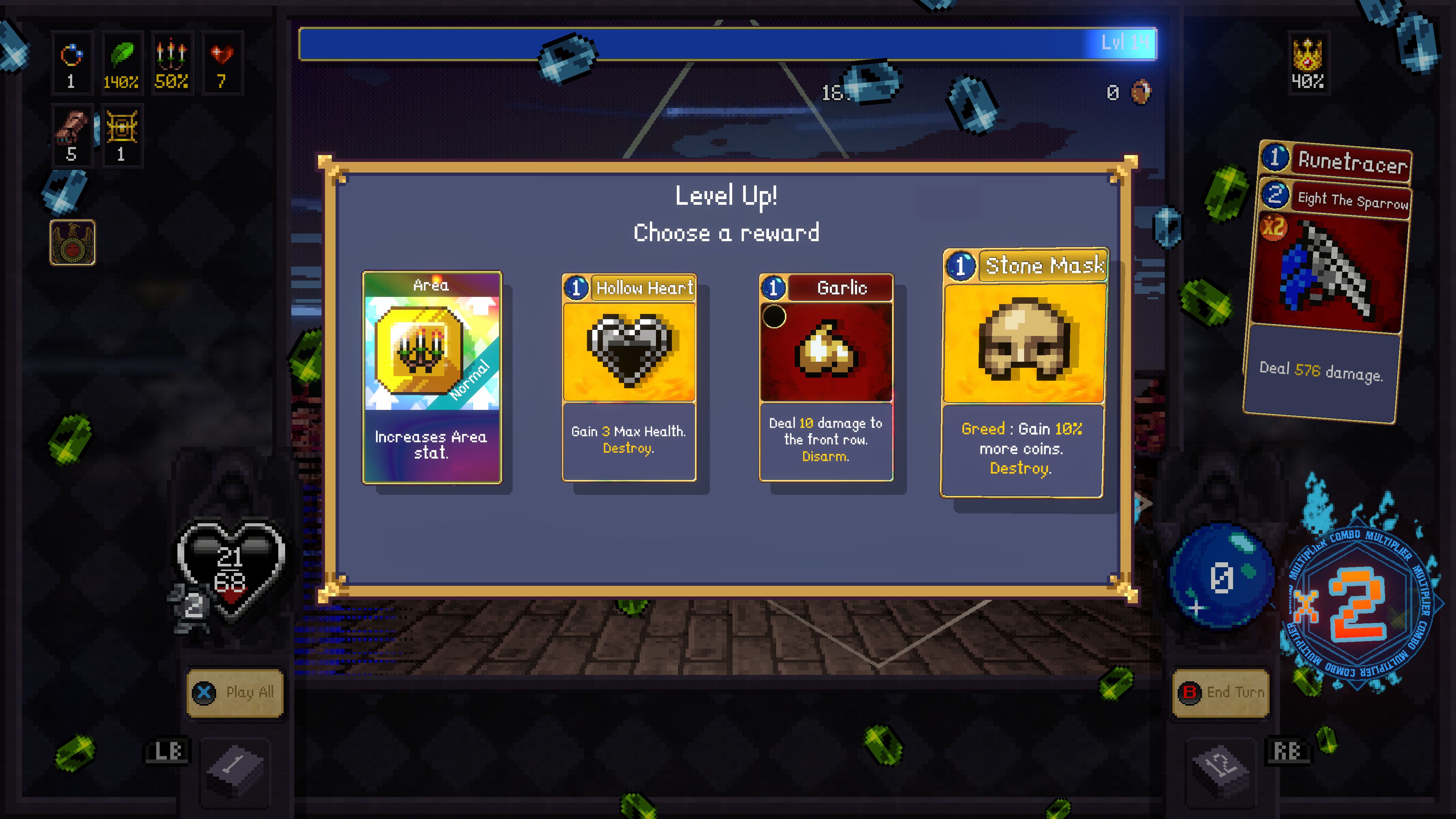Select the Area stat upgrade card
The height and width of the screenshot is (819, 1456).
coord(433,376)
